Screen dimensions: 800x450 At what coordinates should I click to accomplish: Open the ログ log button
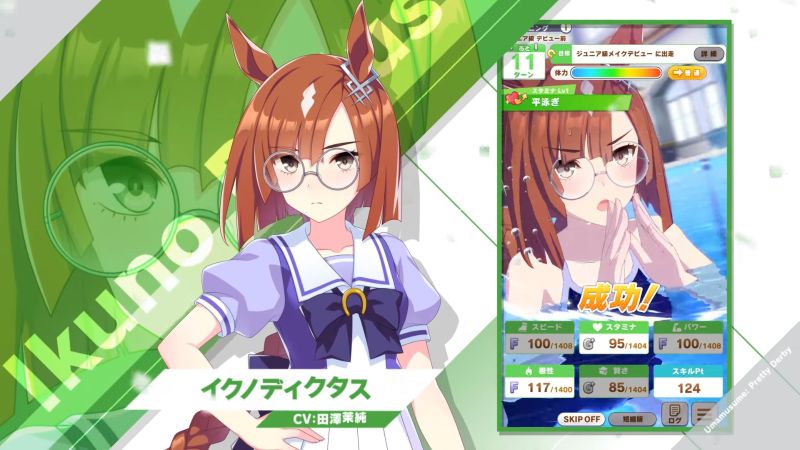tap(675, 413)
